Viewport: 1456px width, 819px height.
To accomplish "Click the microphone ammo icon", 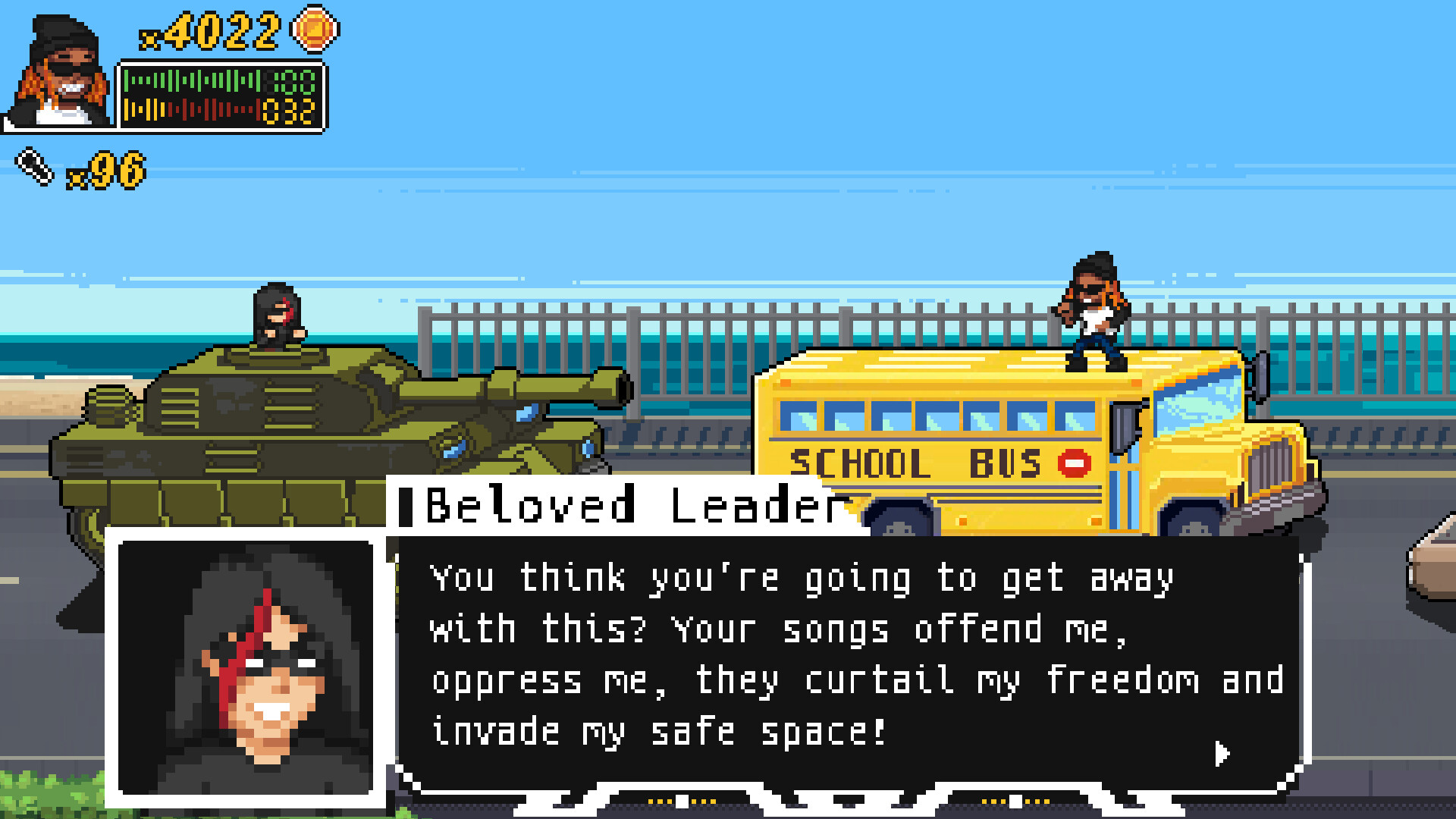I will [34, 165].
